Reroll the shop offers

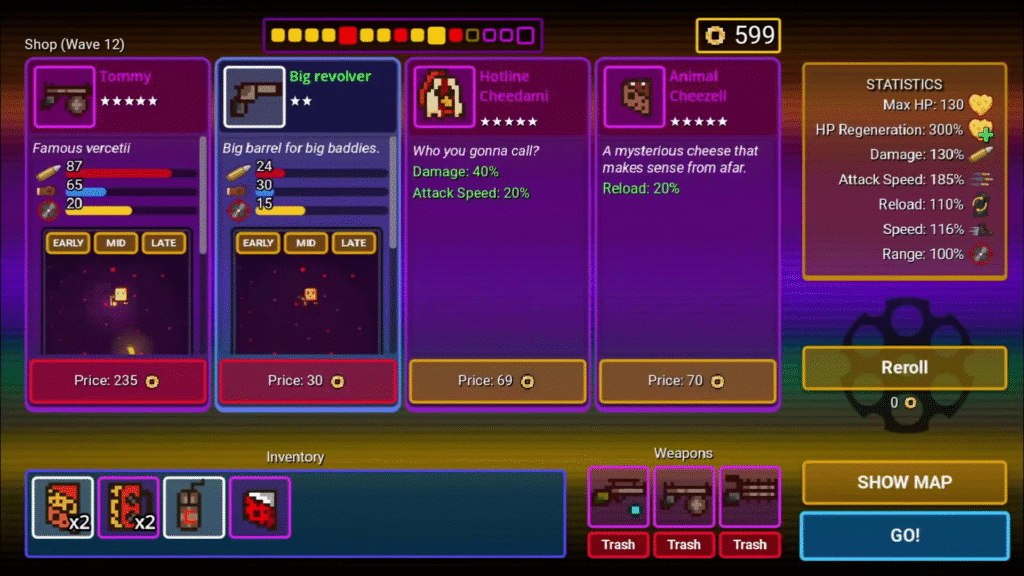coord(904,368)
